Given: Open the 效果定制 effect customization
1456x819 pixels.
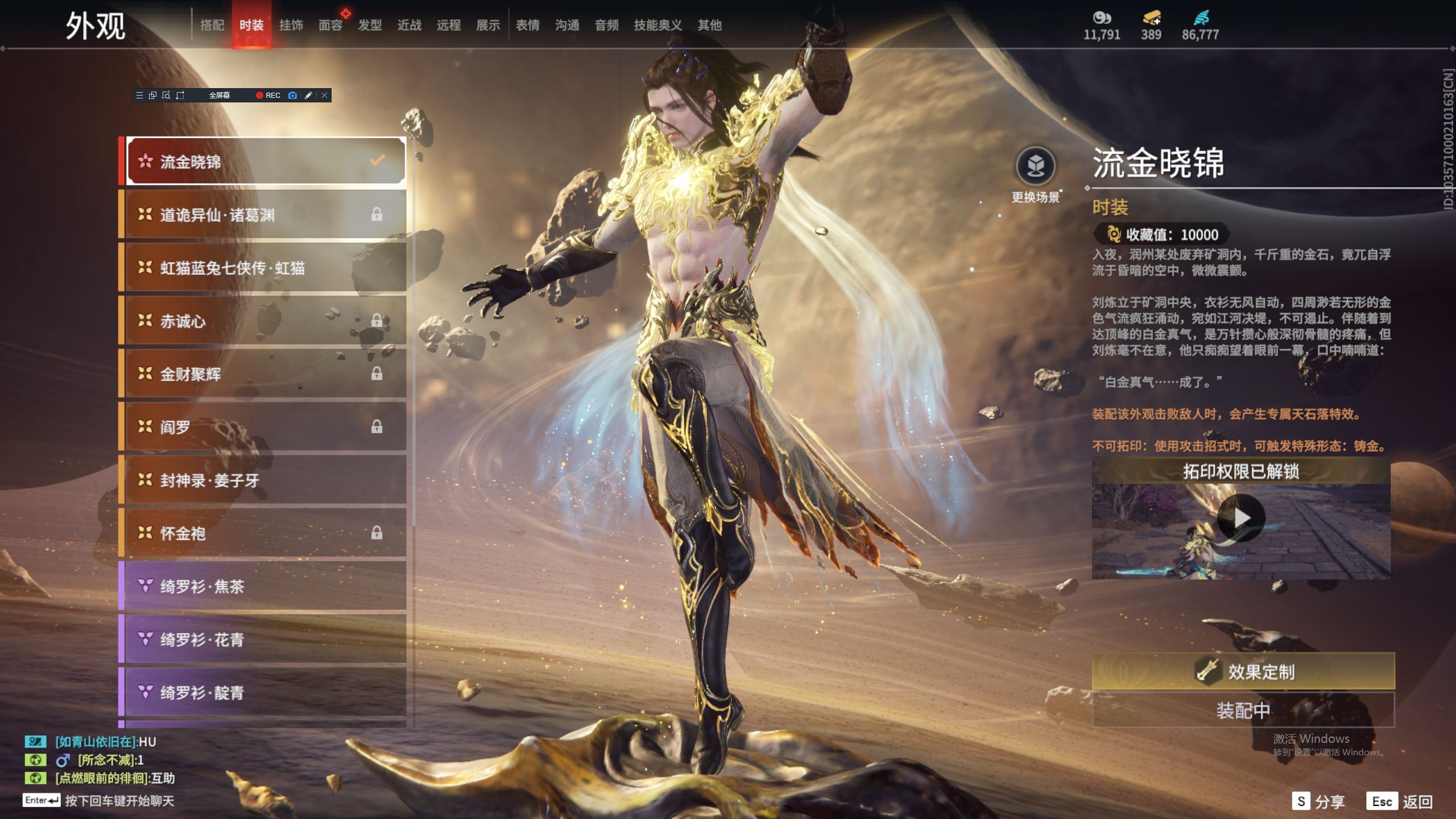Looking at the screenshot, I should tap(1243, 672).
